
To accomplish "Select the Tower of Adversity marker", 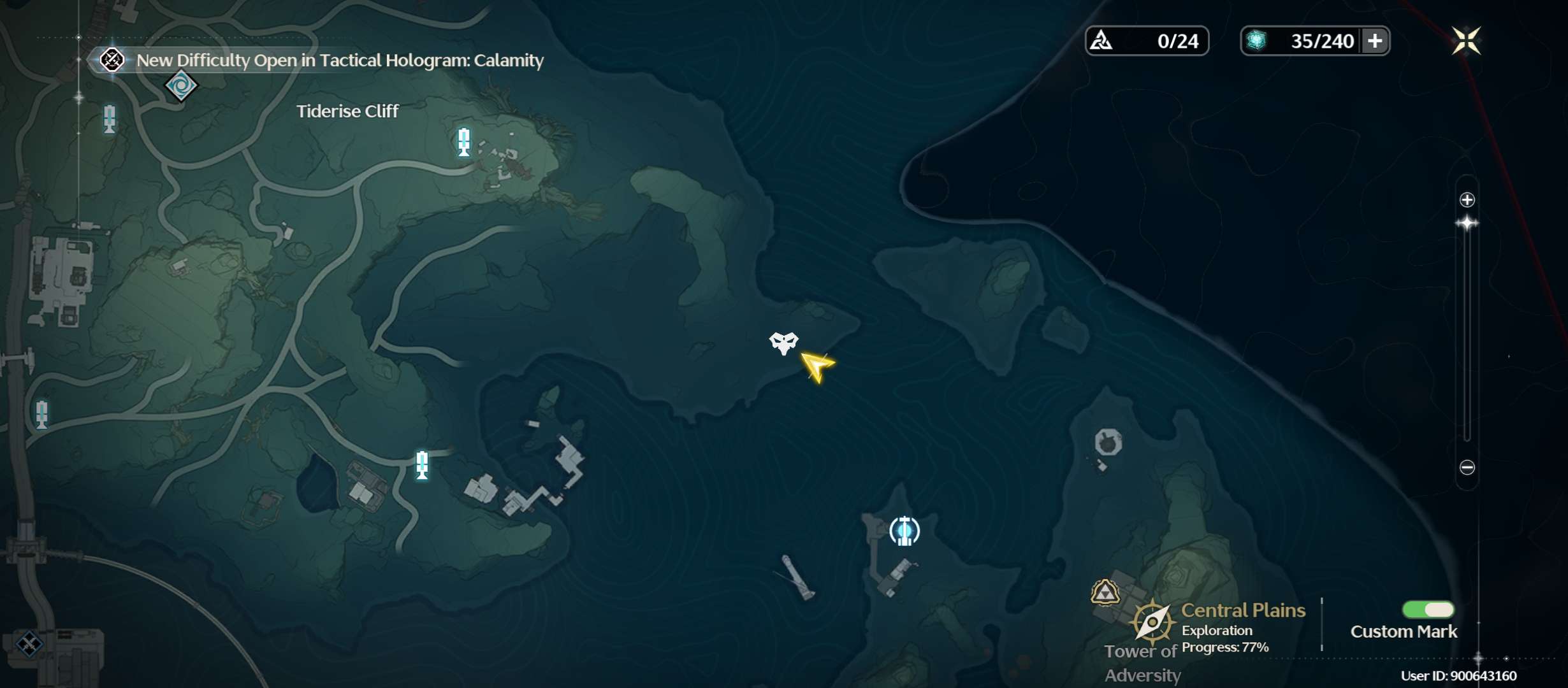I will point(1105,592).
